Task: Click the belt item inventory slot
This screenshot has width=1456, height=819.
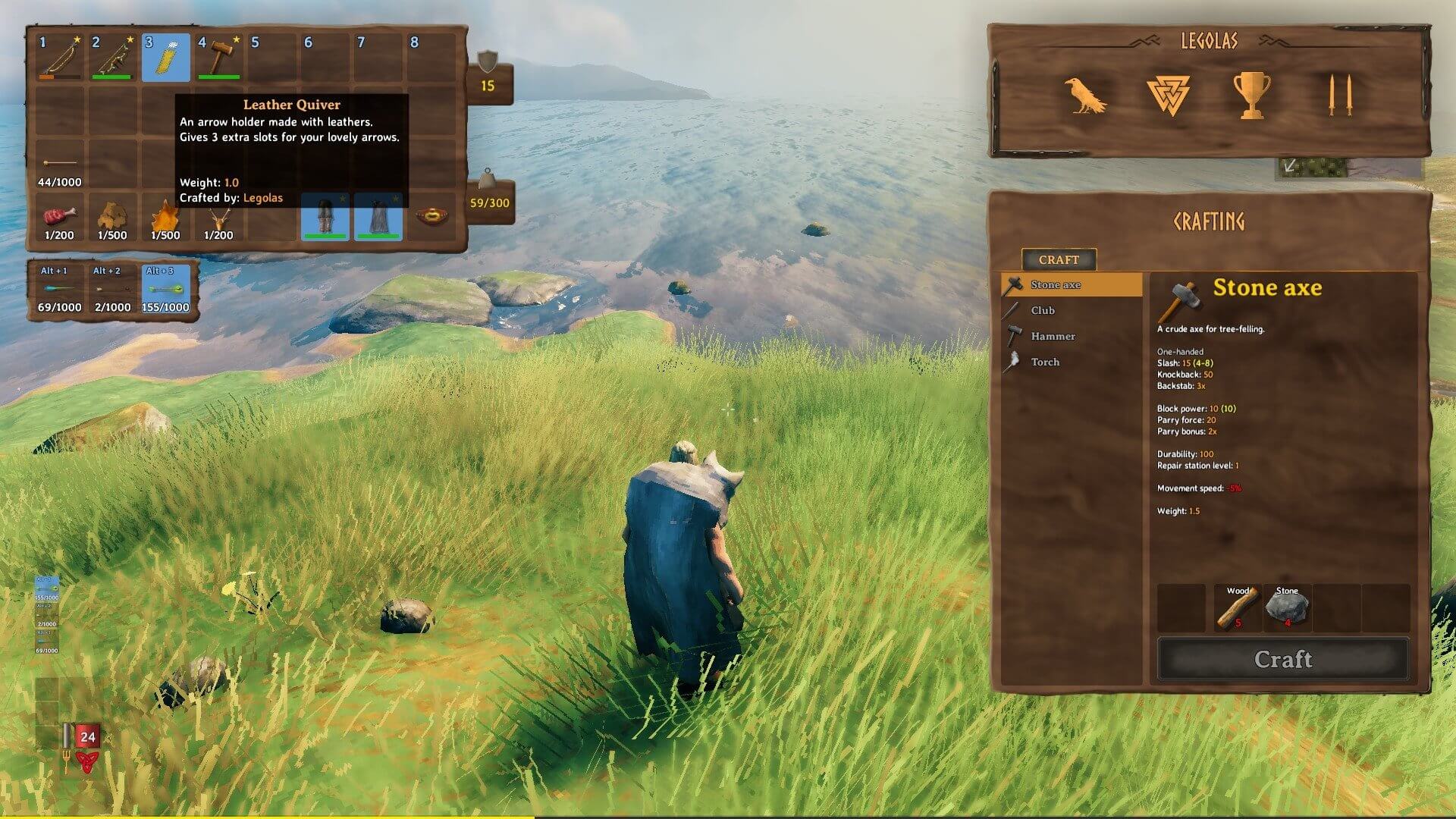Action: [x=431, y=217]
